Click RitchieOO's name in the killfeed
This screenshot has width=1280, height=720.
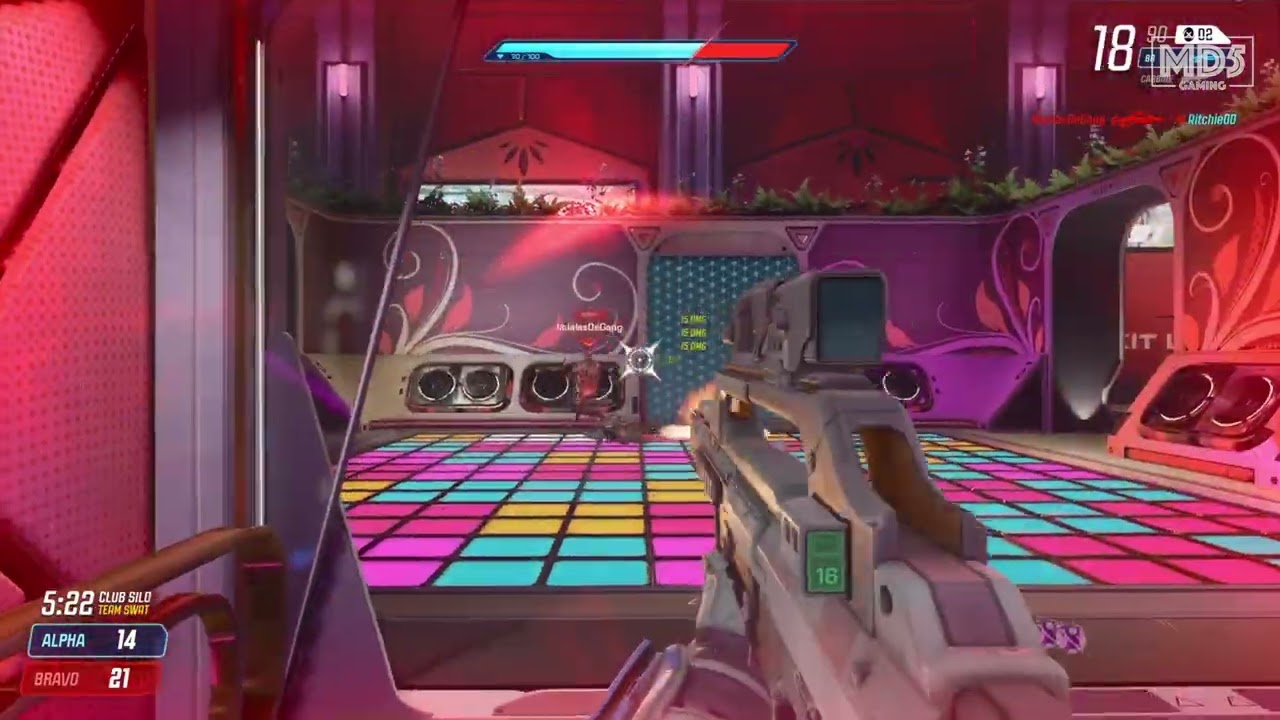(x=1212, y=120)
